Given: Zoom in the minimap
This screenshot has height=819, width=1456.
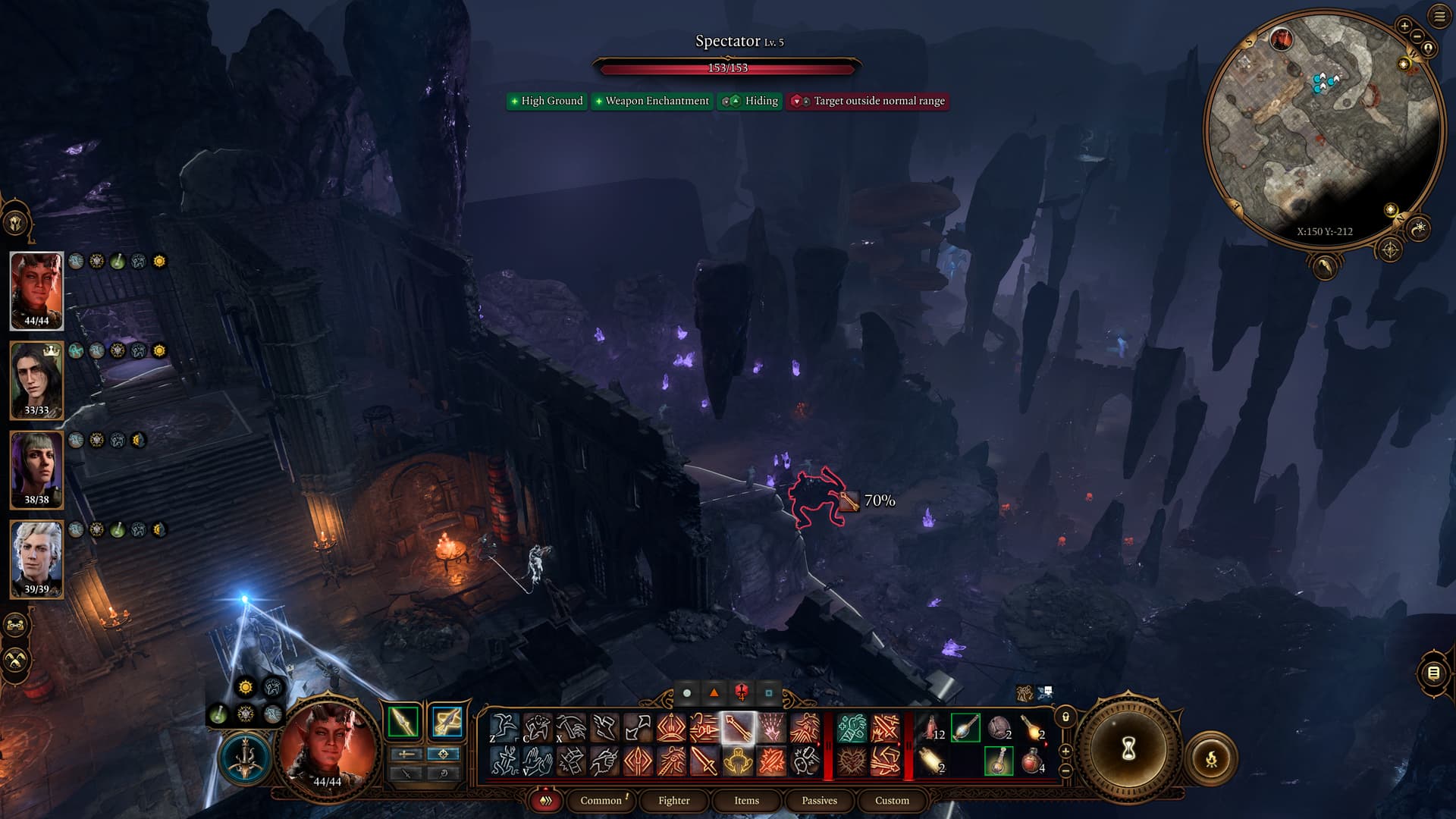Looking at the screenshot, I should point(1404,26).
